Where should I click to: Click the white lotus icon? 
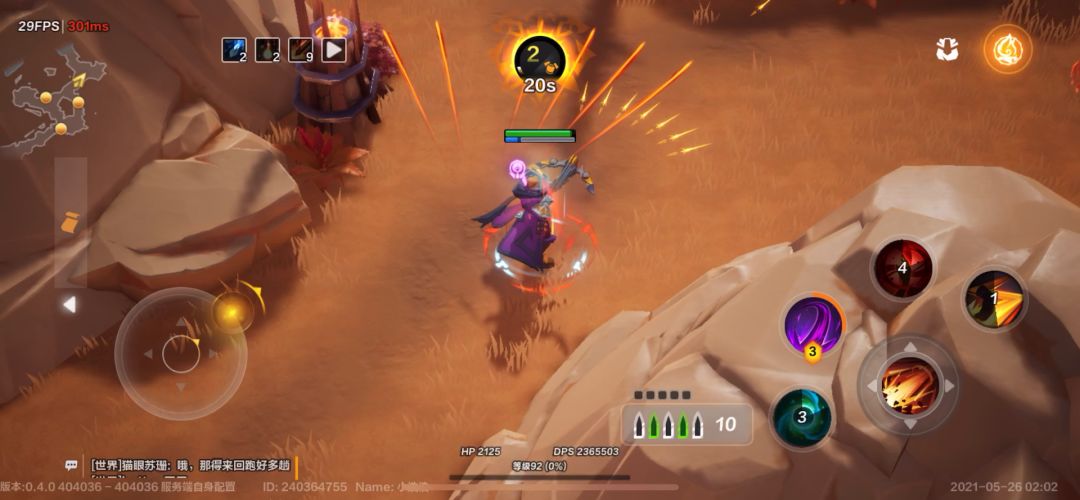click(x=947, y=49)
